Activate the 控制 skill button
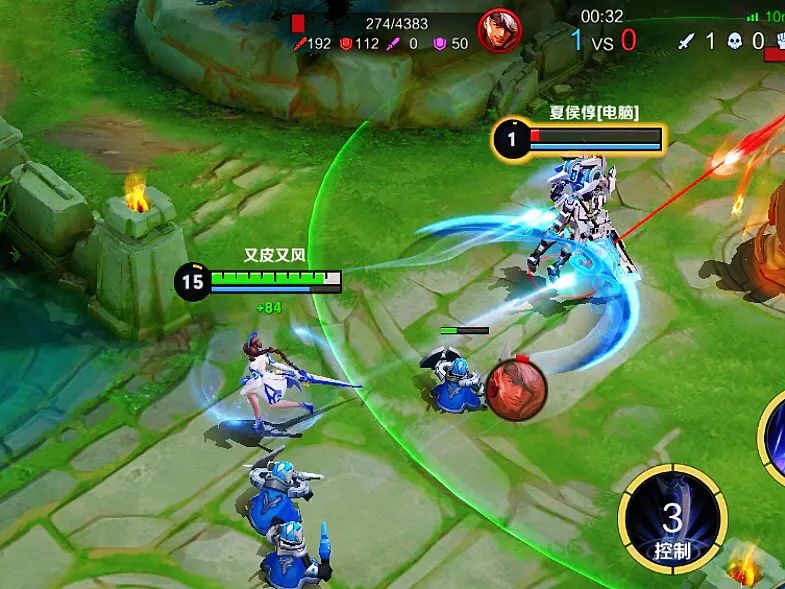 tap(672, 521)
